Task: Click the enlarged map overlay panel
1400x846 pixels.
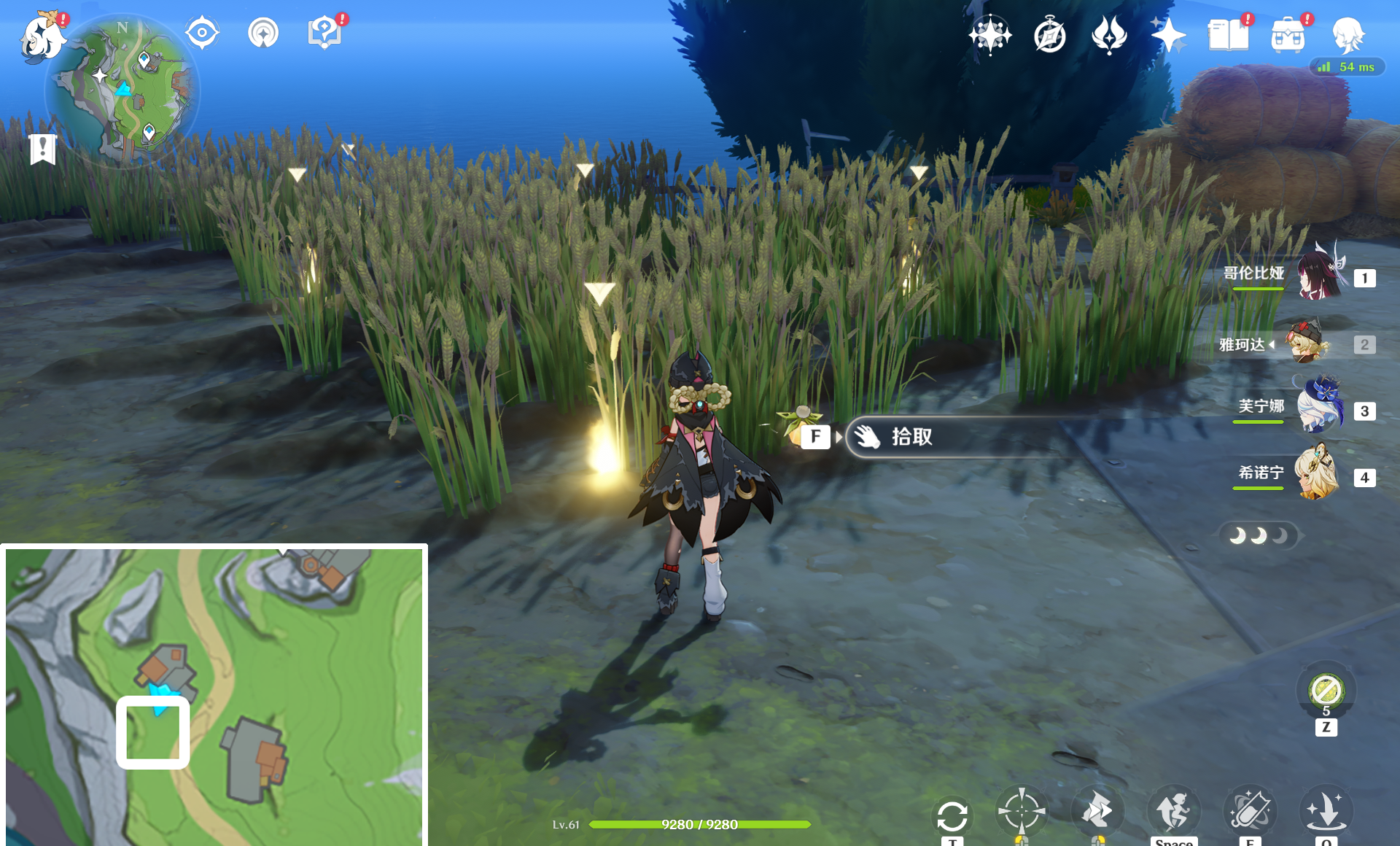Action: (214, 695)
